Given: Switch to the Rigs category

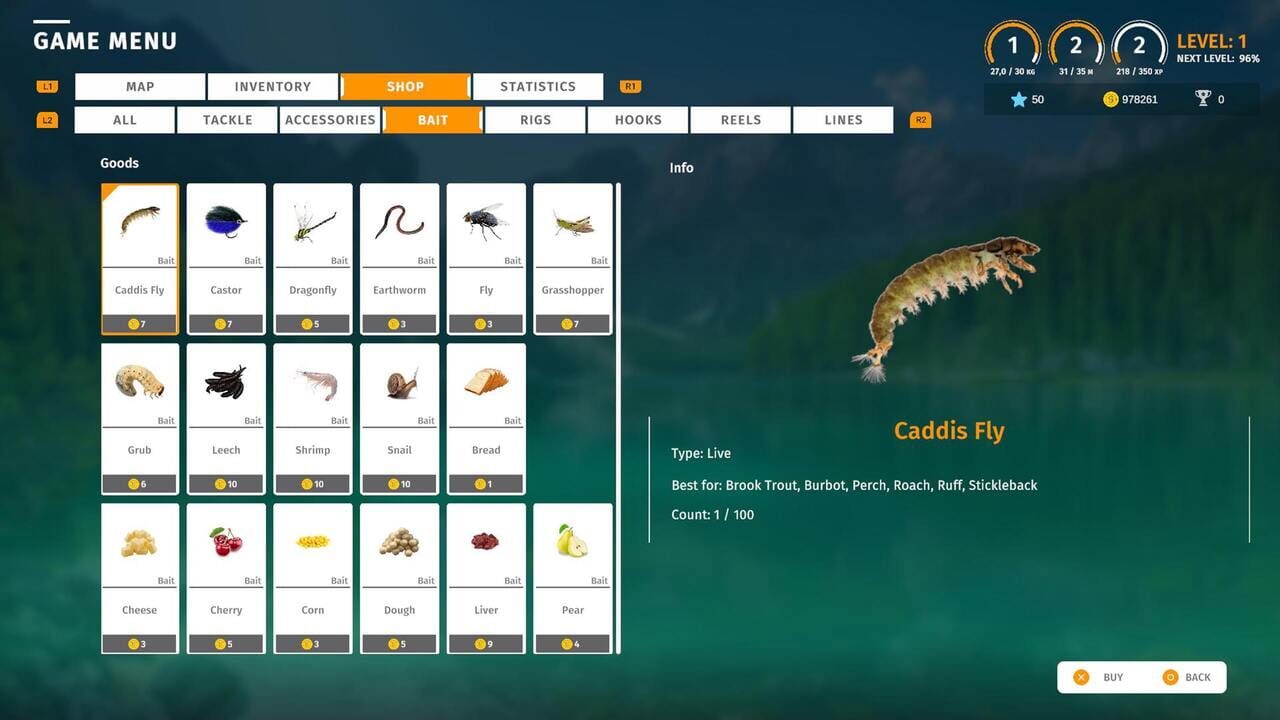Looking at the screenshot, I should (x=535, y=120).
